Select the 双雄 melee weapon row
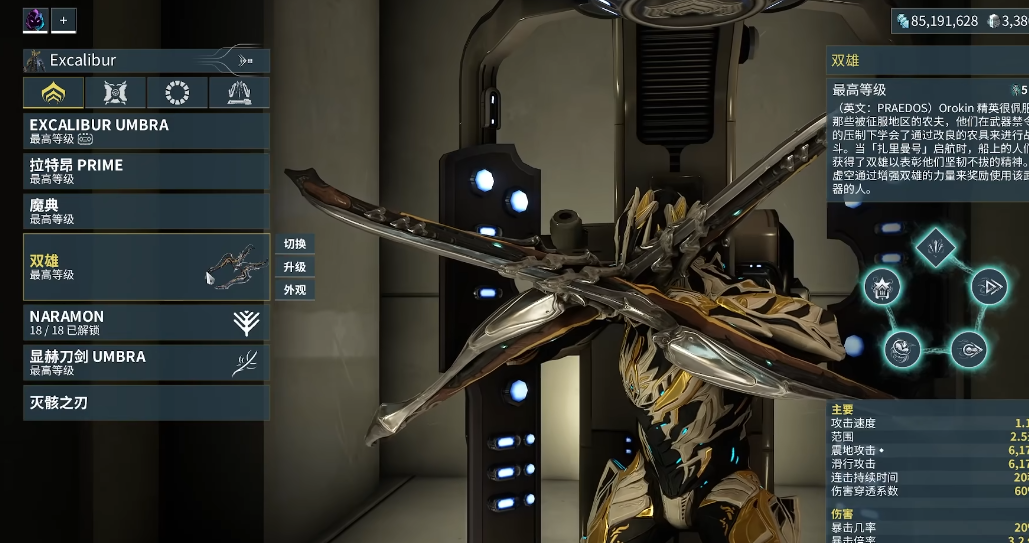The width and height of the screenshot is (1029, 543). point(146,267)
